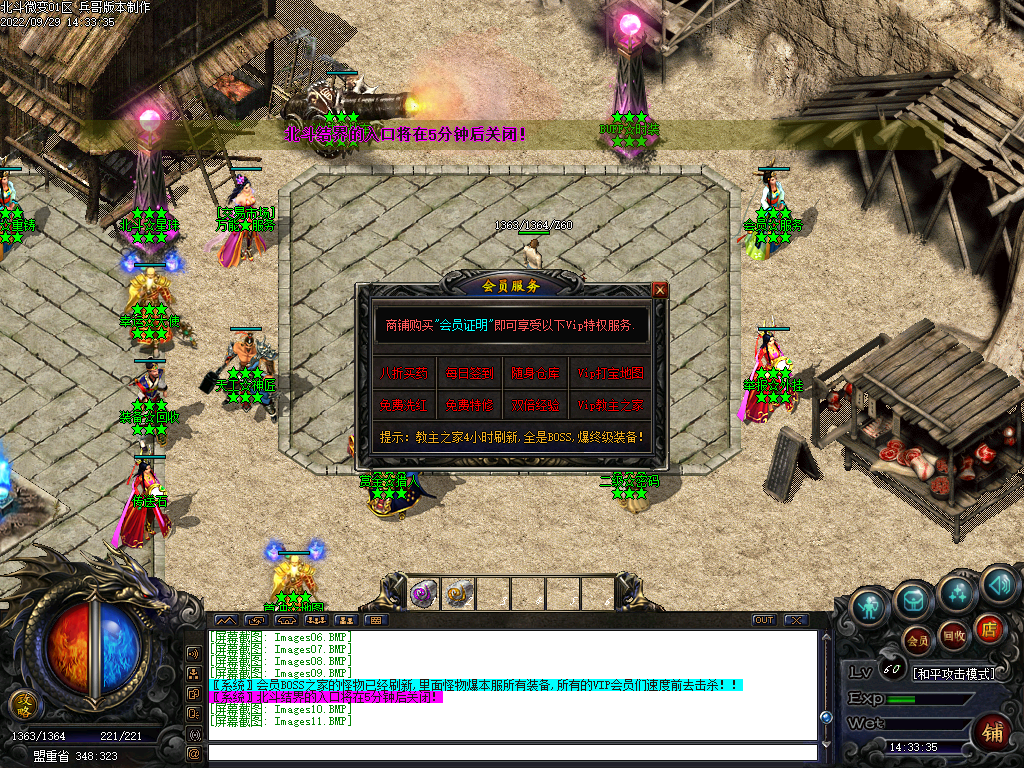Choose 免费洗红 service

404,406
